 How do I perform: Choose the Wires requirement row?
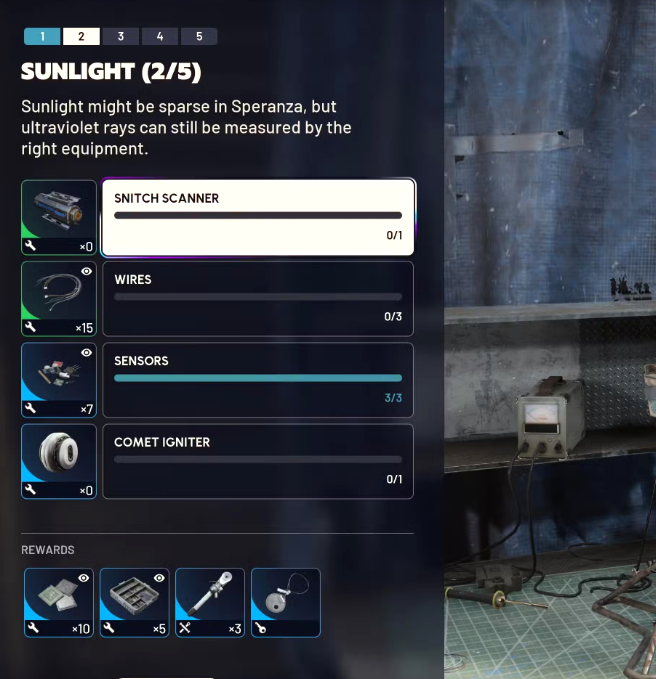click(258, 298)
